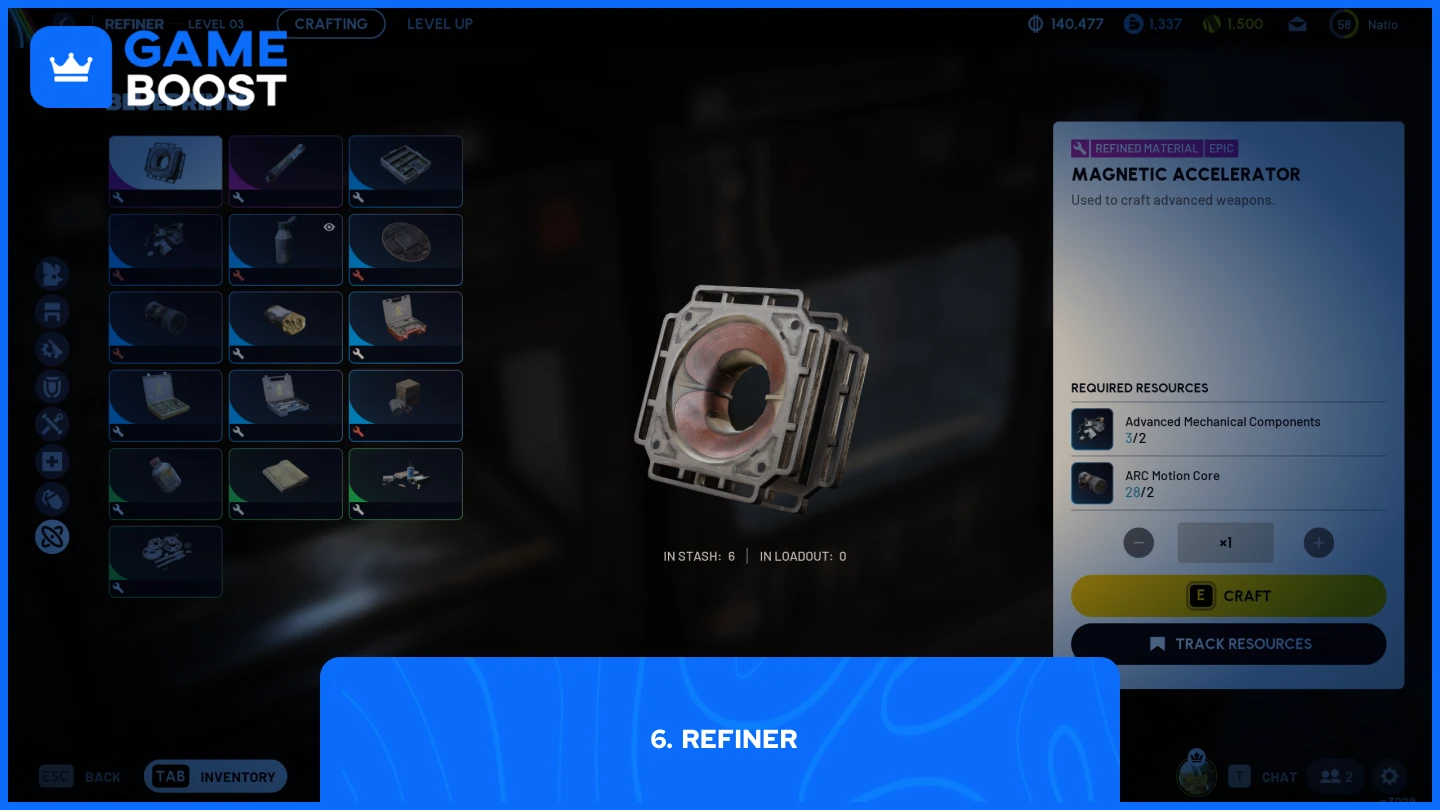
Task: Click the level 58 progress ring
Action: pyautogui.click(x=1344, y=24)
